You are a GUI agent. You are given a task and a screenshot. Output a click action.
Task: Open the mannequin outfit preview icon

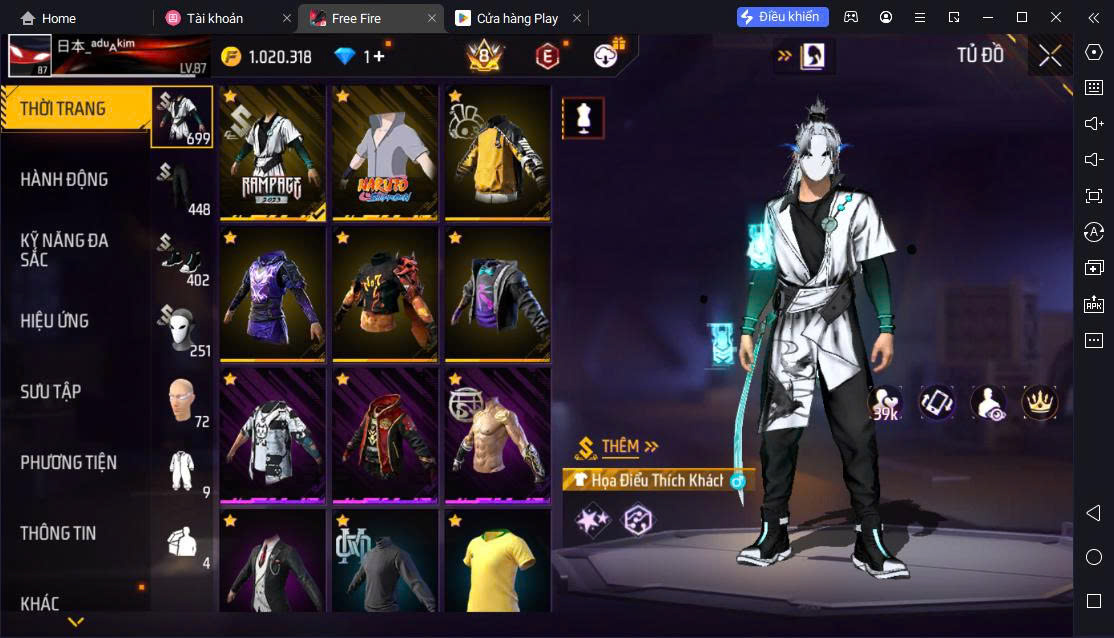(583, 118)
